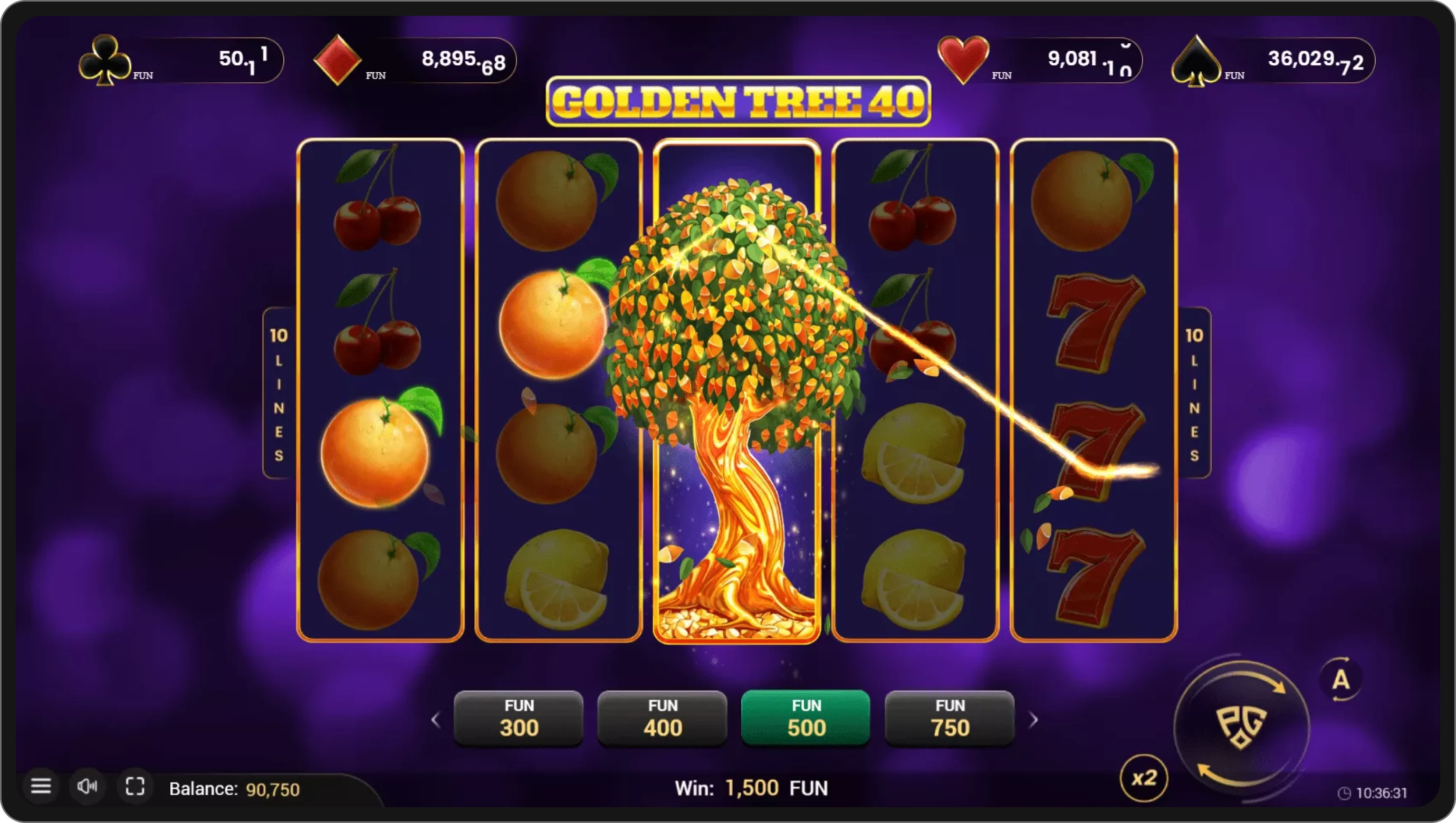Activate the FUN 750 bet option
This screenshot has width=1456, height=823.
pyautogui.click(x=949, y=718)
